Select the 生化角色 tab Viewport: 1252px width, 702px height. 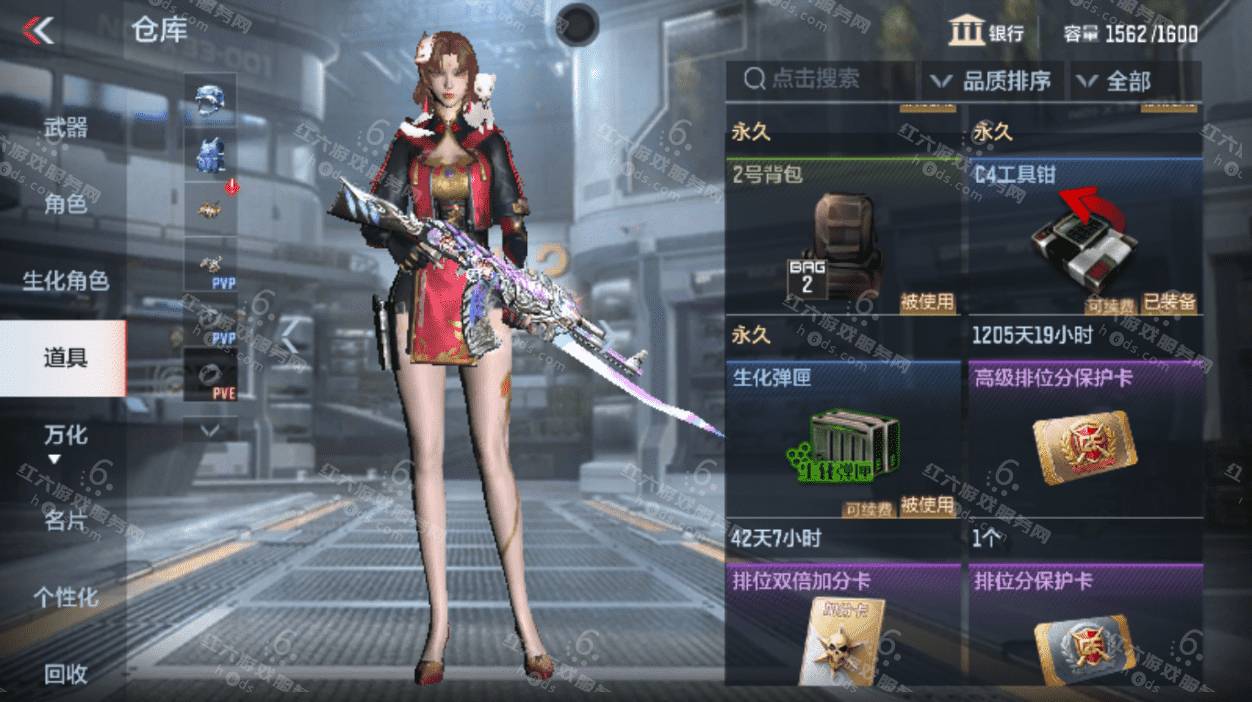[x=65, y=281]
